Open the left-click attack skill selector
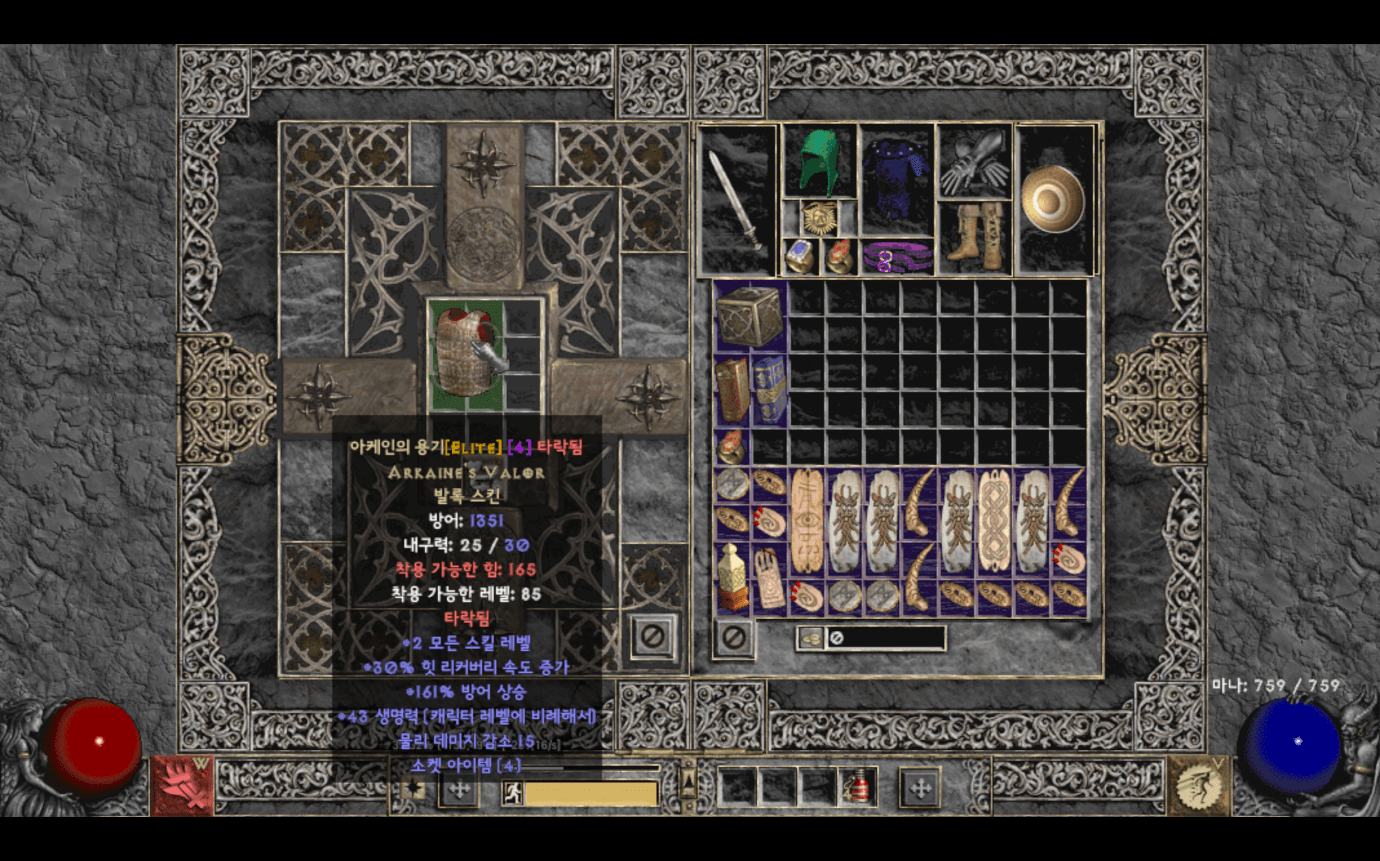 point(182,785)
